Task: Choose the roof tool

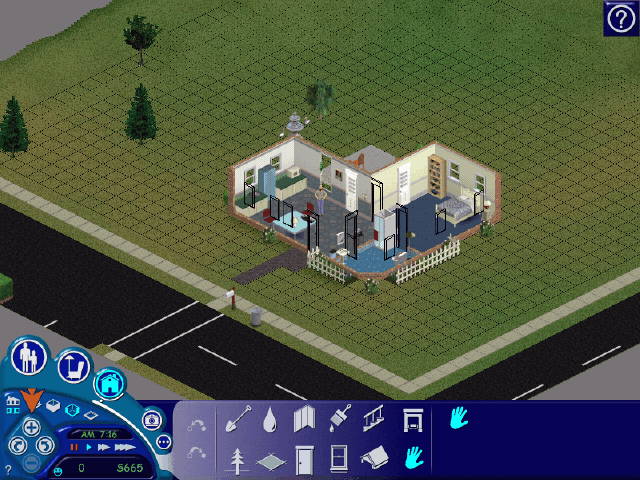Action: [x=373, y=459]
